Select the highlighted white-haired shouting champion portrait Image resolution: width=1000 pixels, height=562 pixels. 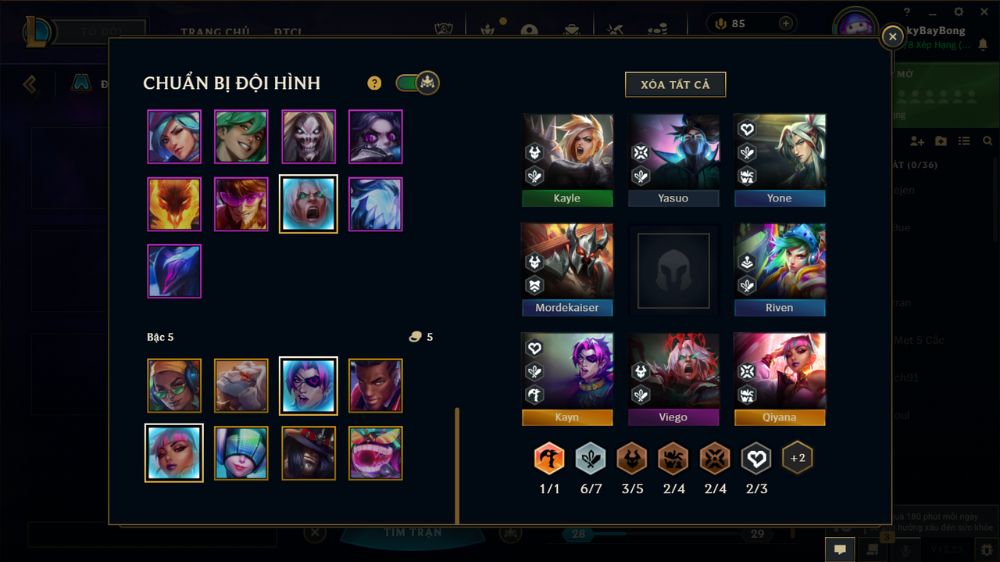click(309, 204)
